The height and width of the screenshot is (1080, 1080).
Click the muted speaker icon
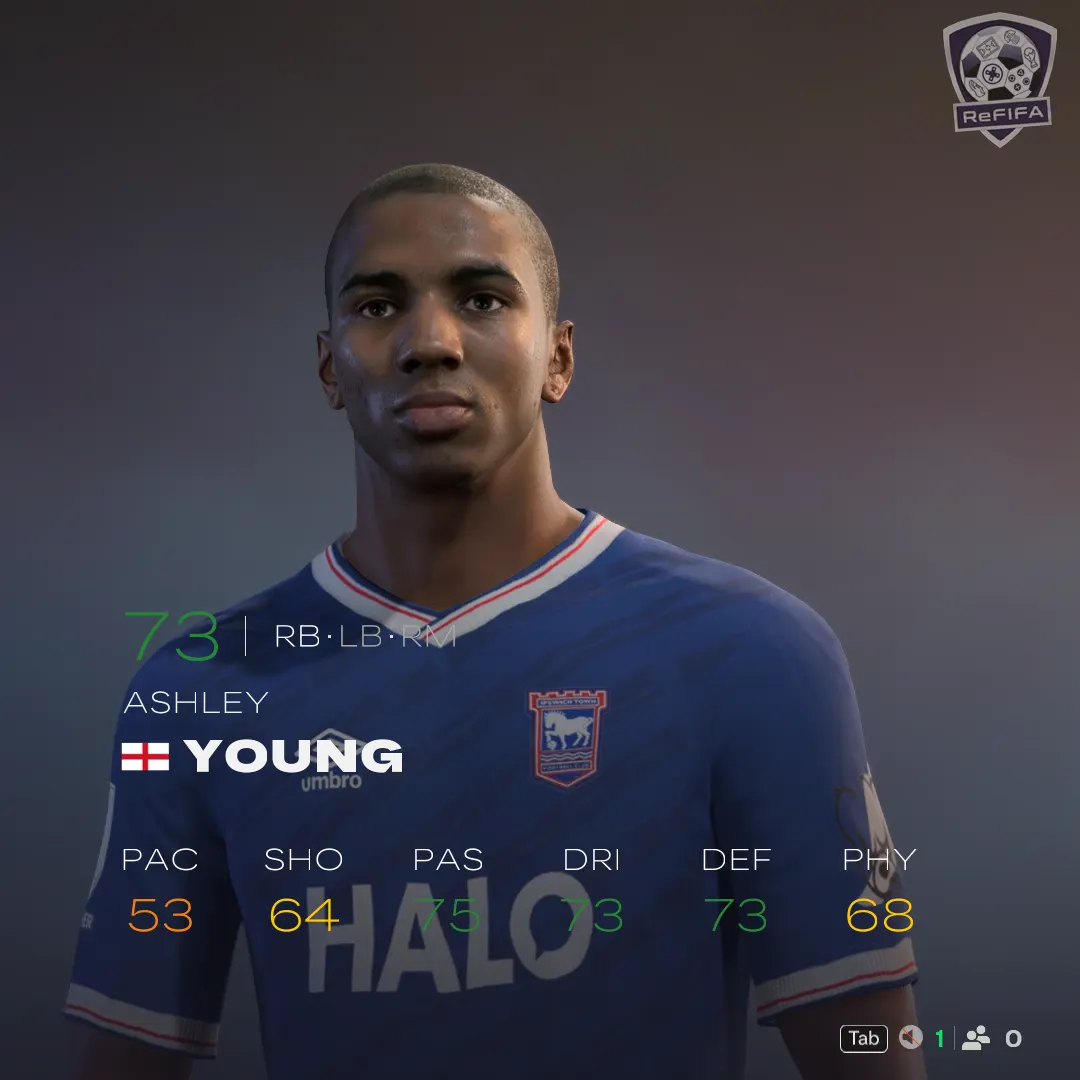coord(910,1038)
